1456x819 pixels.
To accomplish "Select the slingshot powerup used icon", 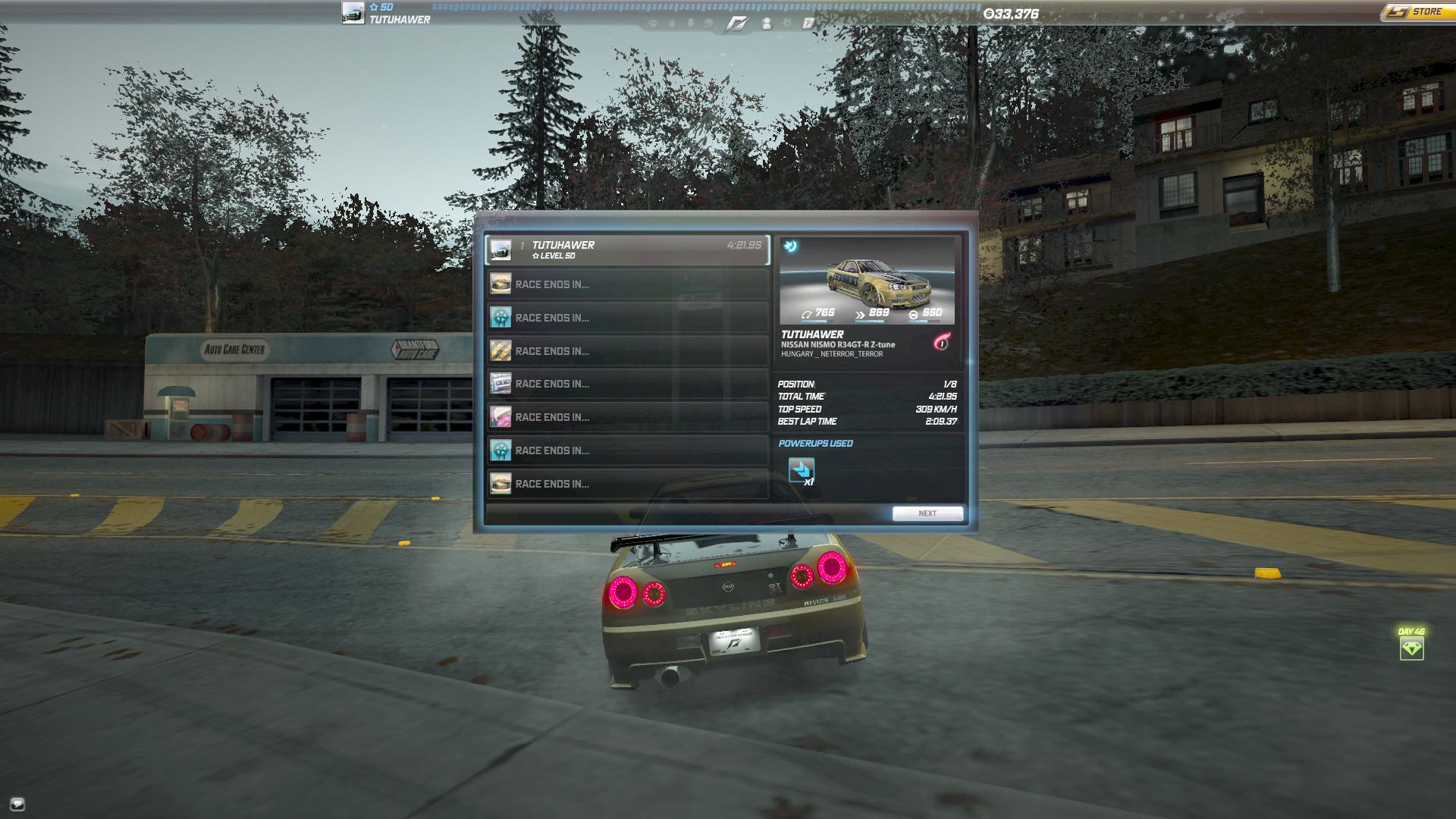I will [x=801, y=470].
